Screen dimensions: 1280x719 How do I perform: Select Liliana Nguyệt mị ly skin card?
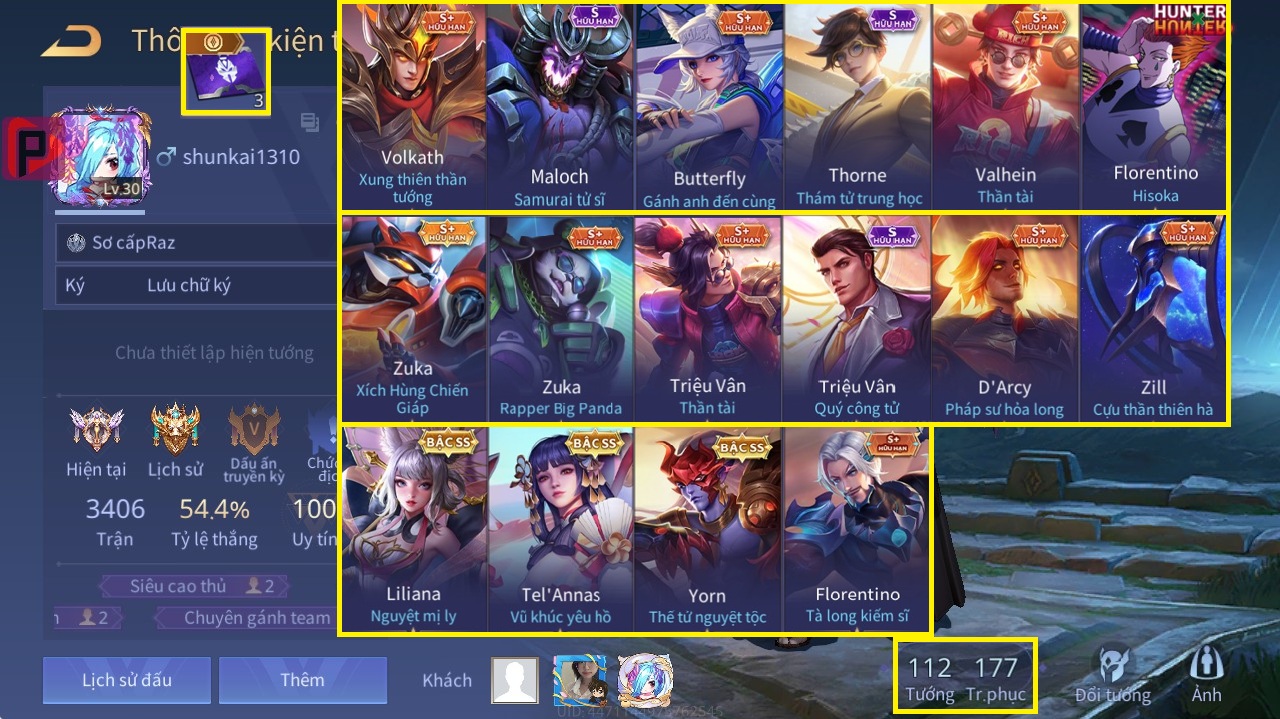413,529
